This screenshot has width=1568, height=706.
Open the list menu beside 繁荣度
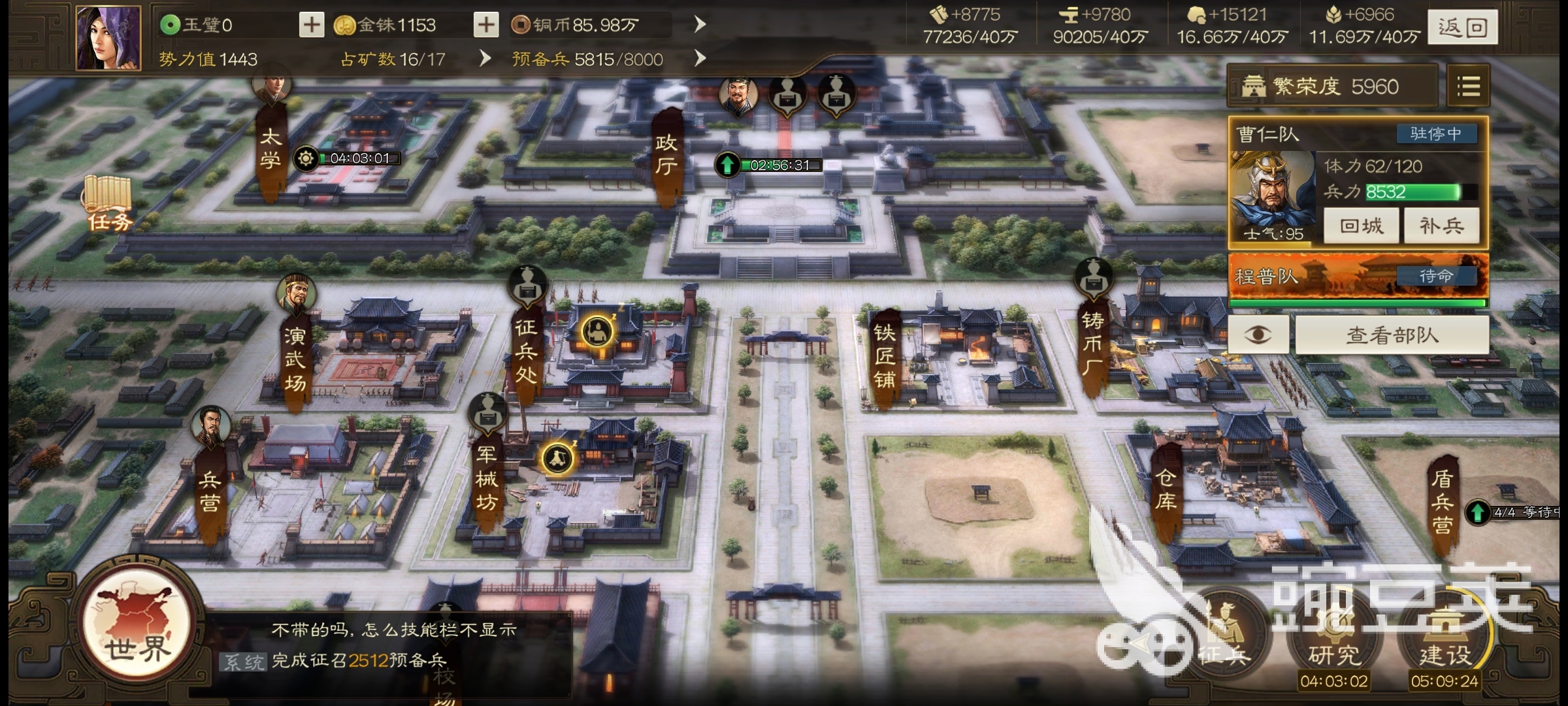tap(1468, 86)
